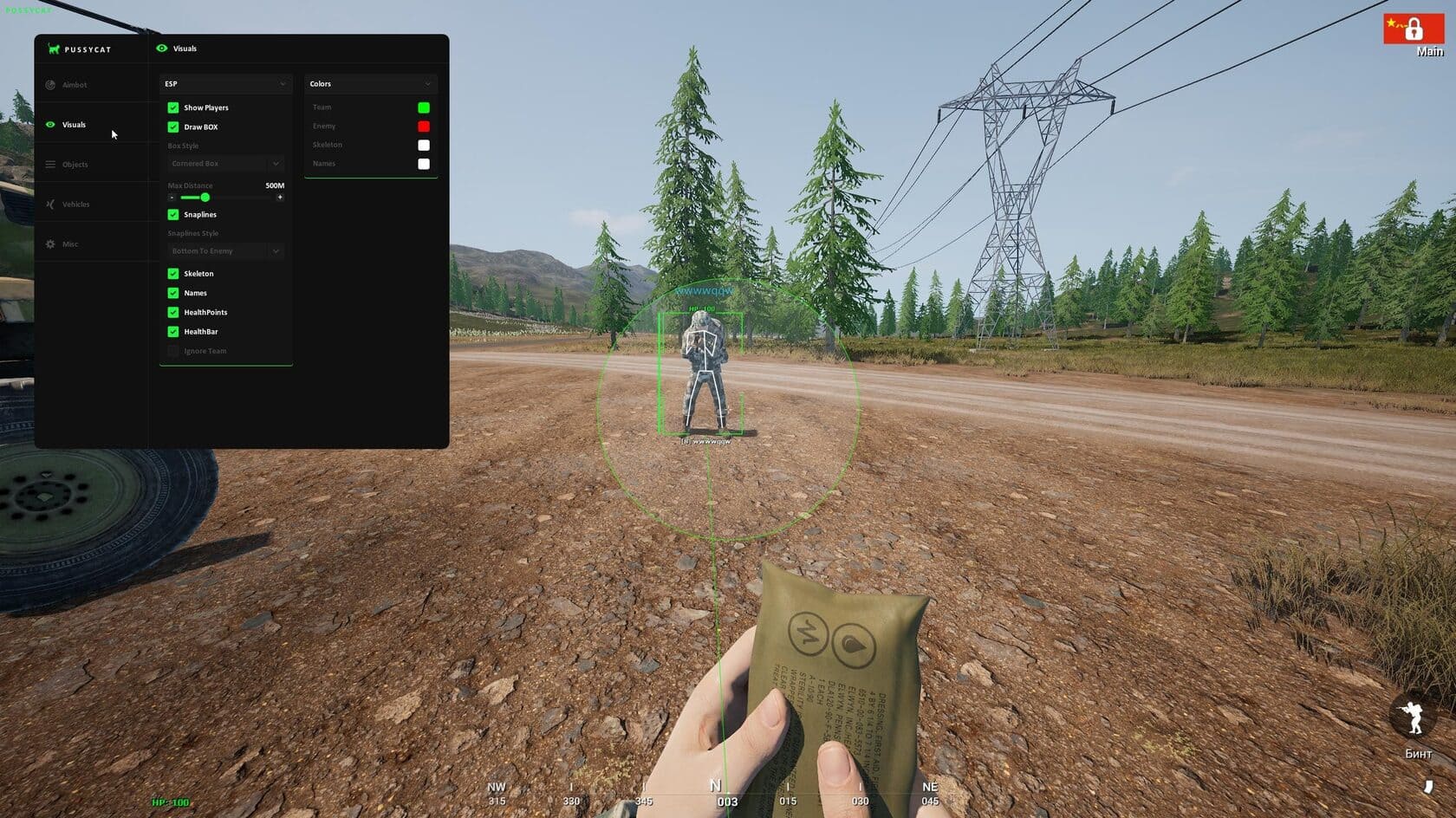The width and height of the screenshot is (1456, 818).
Task: Open the Aimbot tab
Action: pos(75,85)
